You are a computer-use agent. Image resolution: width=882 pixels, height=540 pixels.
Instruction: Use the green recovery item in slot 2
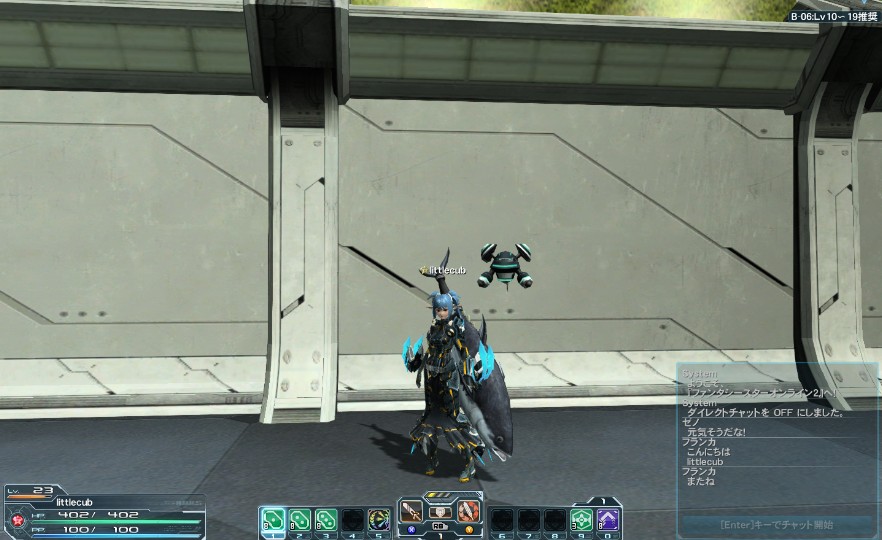[299, 520]
